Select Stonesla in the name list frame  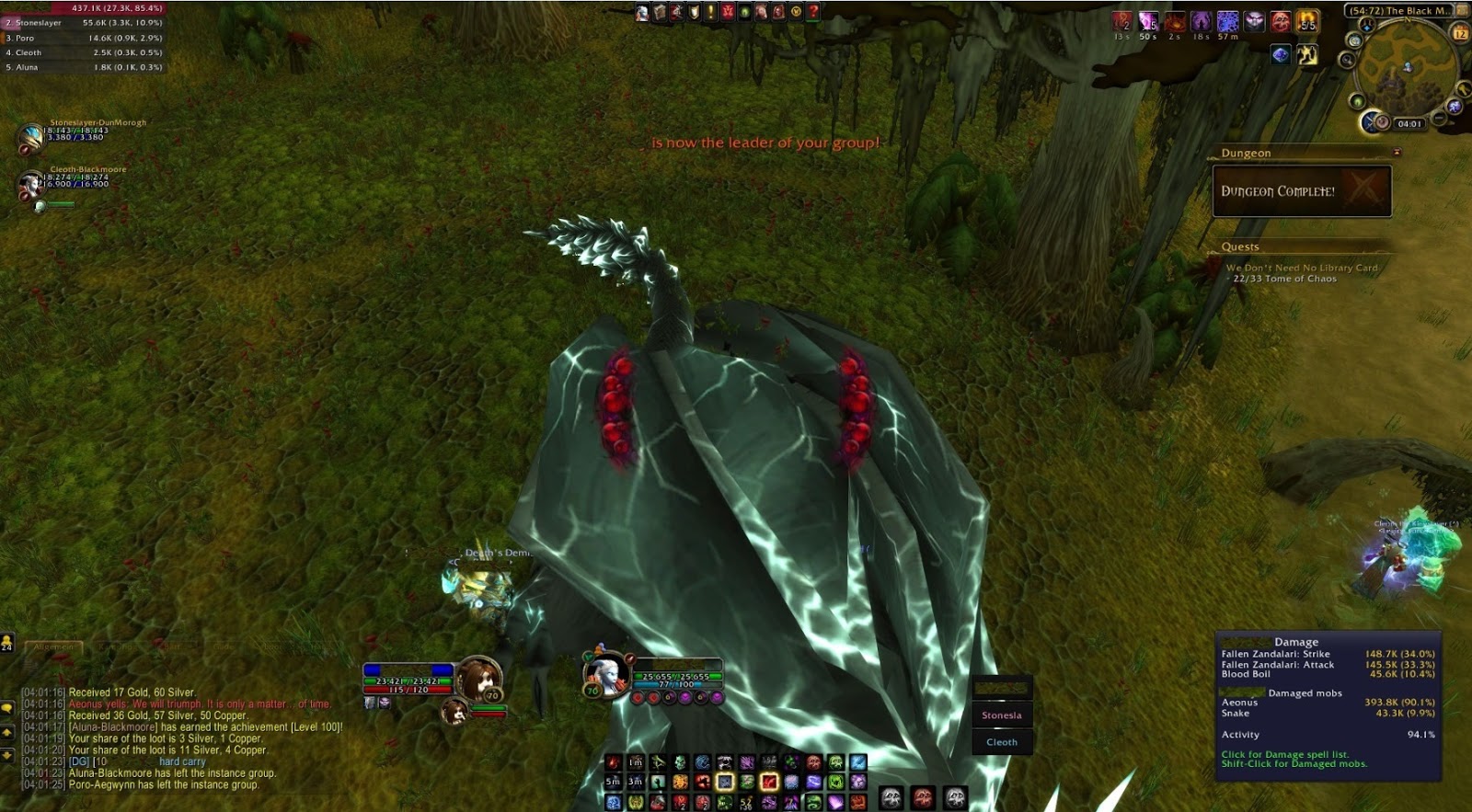(x=1002, y=714)
